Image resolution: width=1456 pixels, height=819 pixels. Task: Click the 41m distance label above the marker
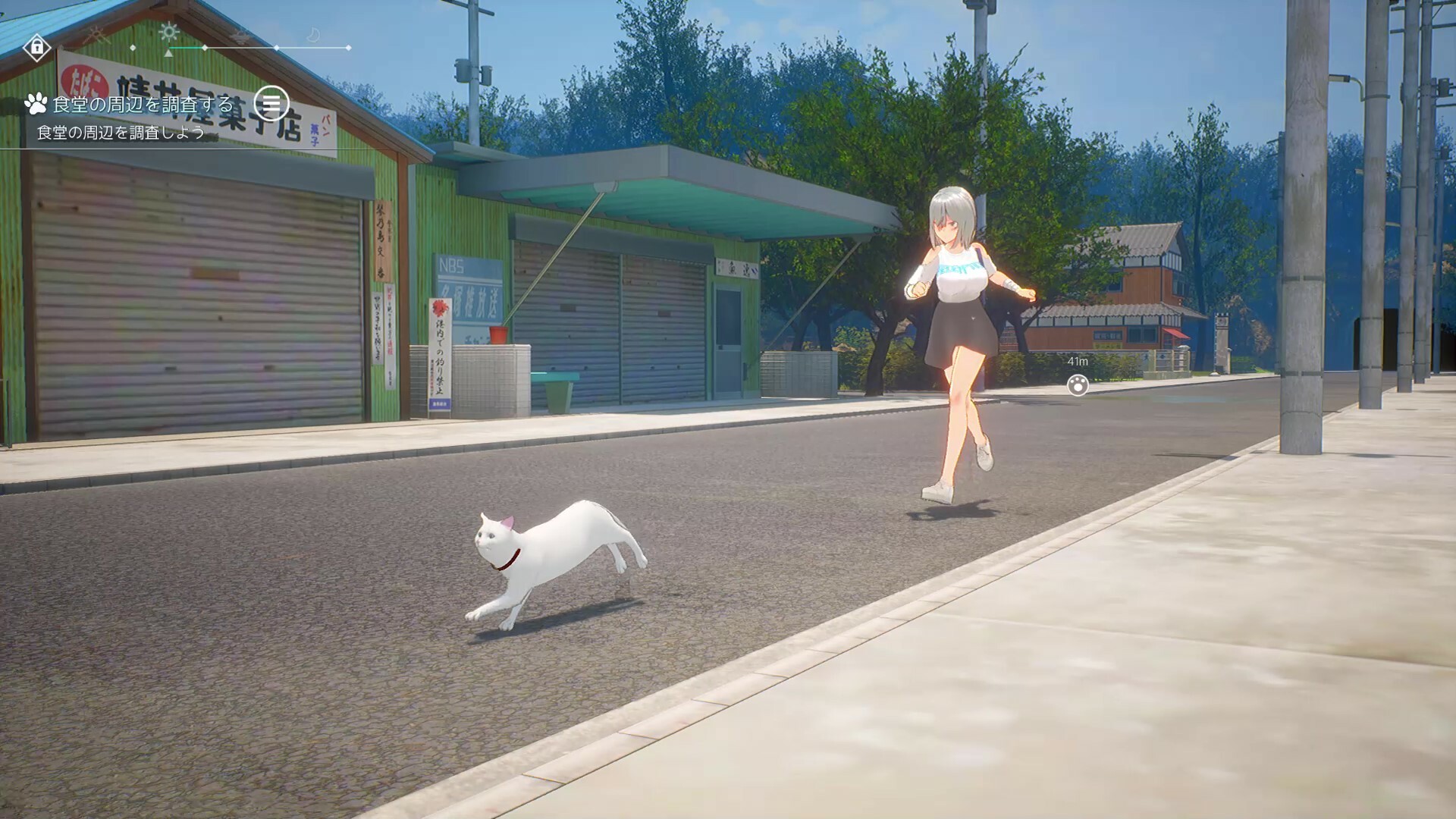tap(1077, 362)
